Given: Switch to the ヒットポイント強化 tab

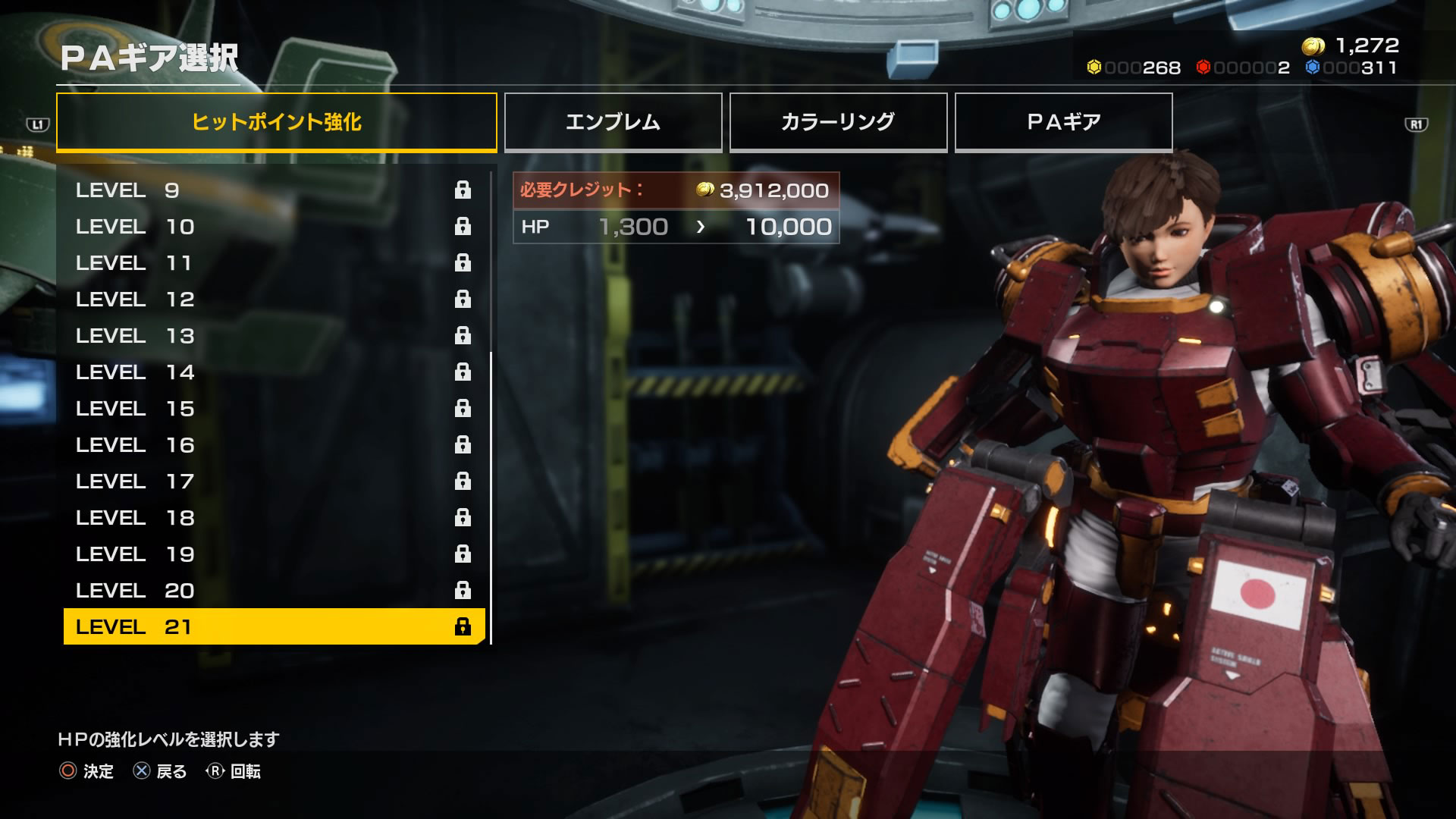Looking at the screenshot, I should [276, 122].
